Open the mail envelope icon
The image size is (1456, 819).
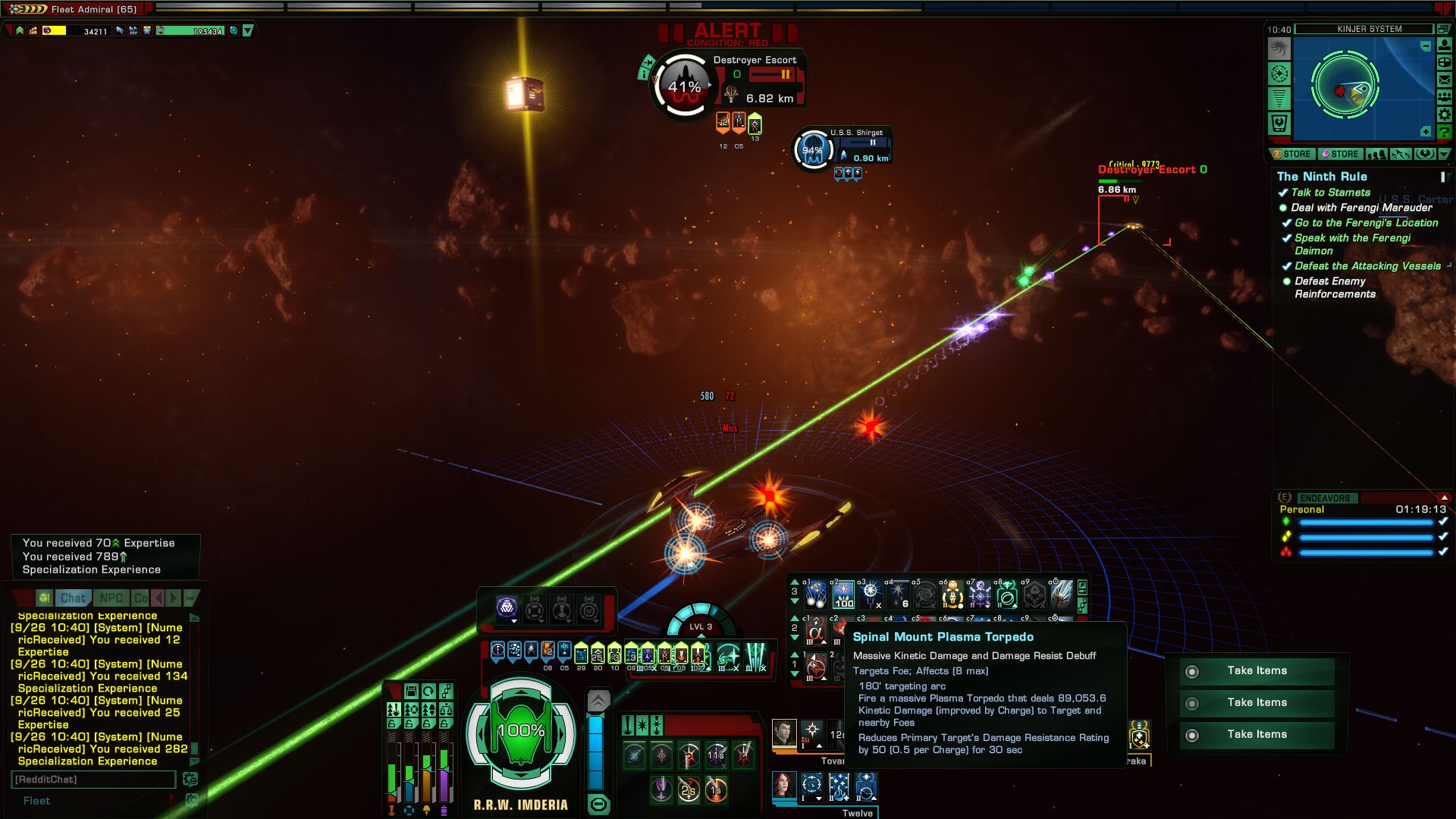tap(1445, 80)
